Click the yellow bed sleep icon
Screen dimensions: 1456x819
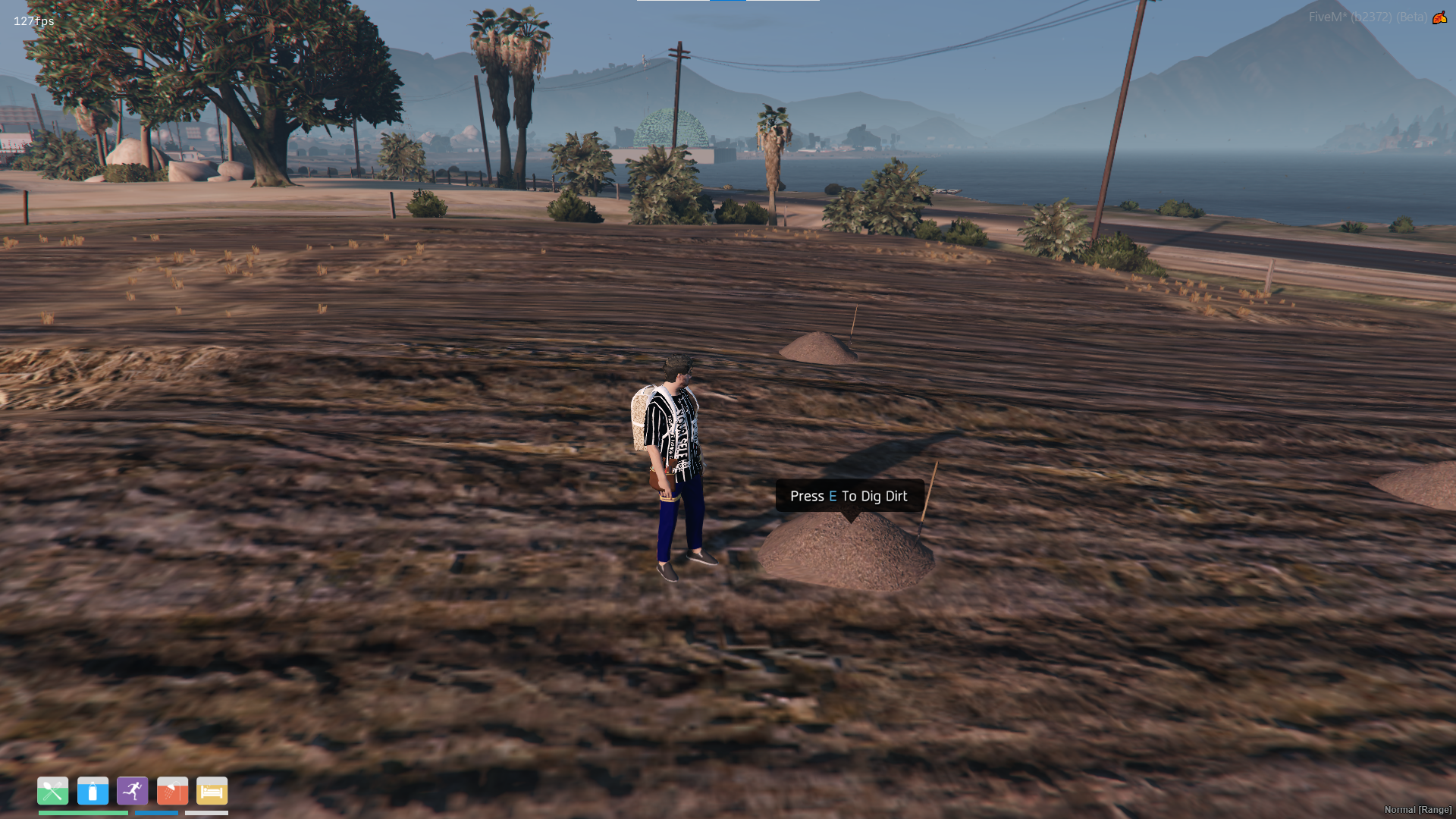tap(212, 791)
